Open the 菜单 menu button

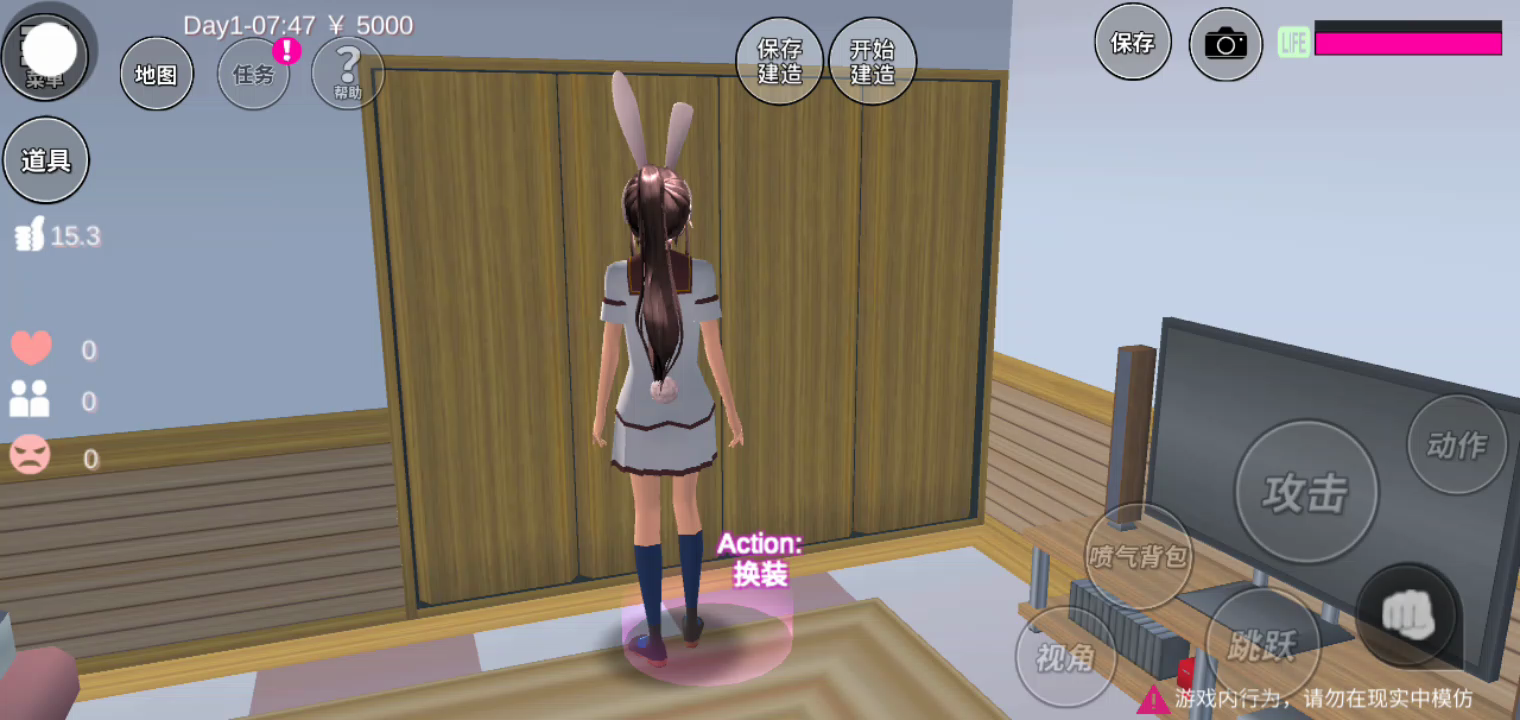point(45,52)
